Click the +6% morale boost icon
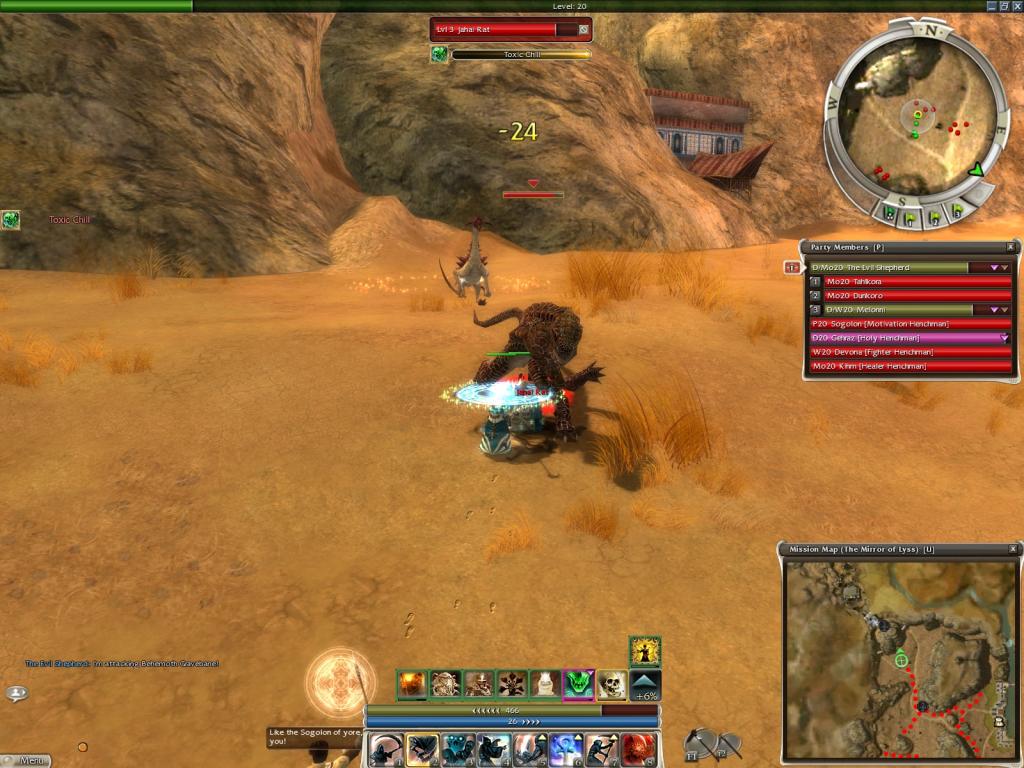Viewport: 1024px width, 768px height. click(645, 685)
